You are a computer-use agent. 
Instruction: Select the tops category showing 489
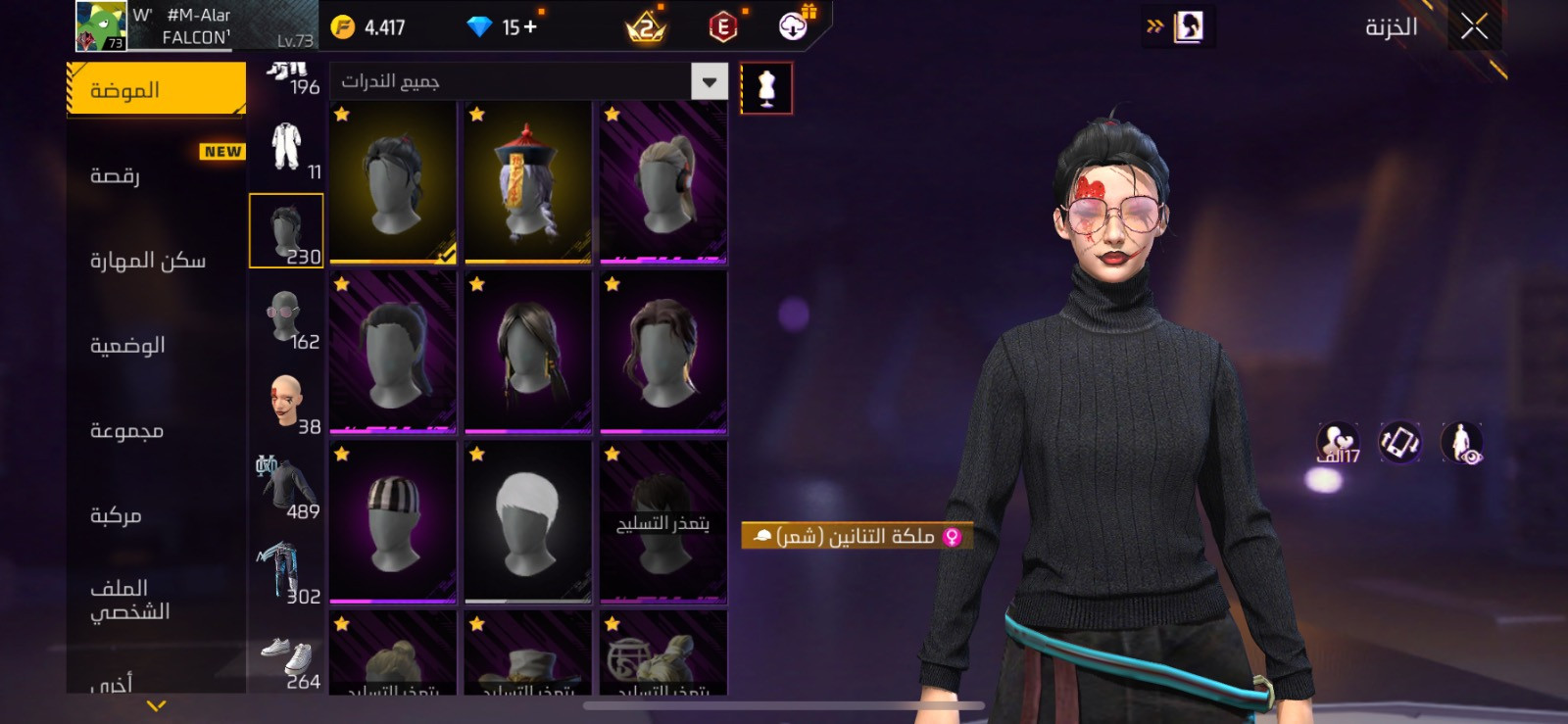pos(286,488)
